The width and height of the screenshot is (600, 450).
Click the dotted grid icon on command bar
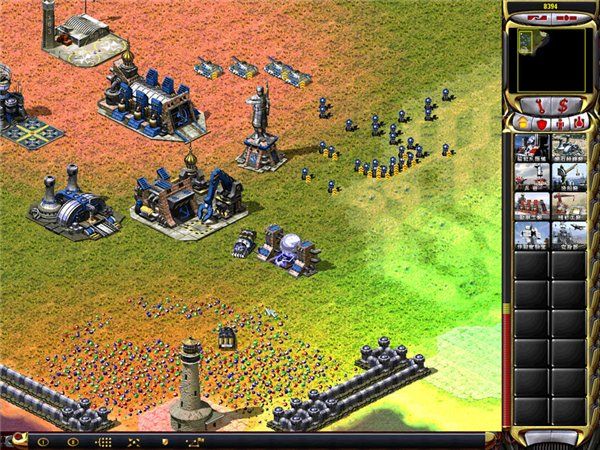(x=102, y=441)
